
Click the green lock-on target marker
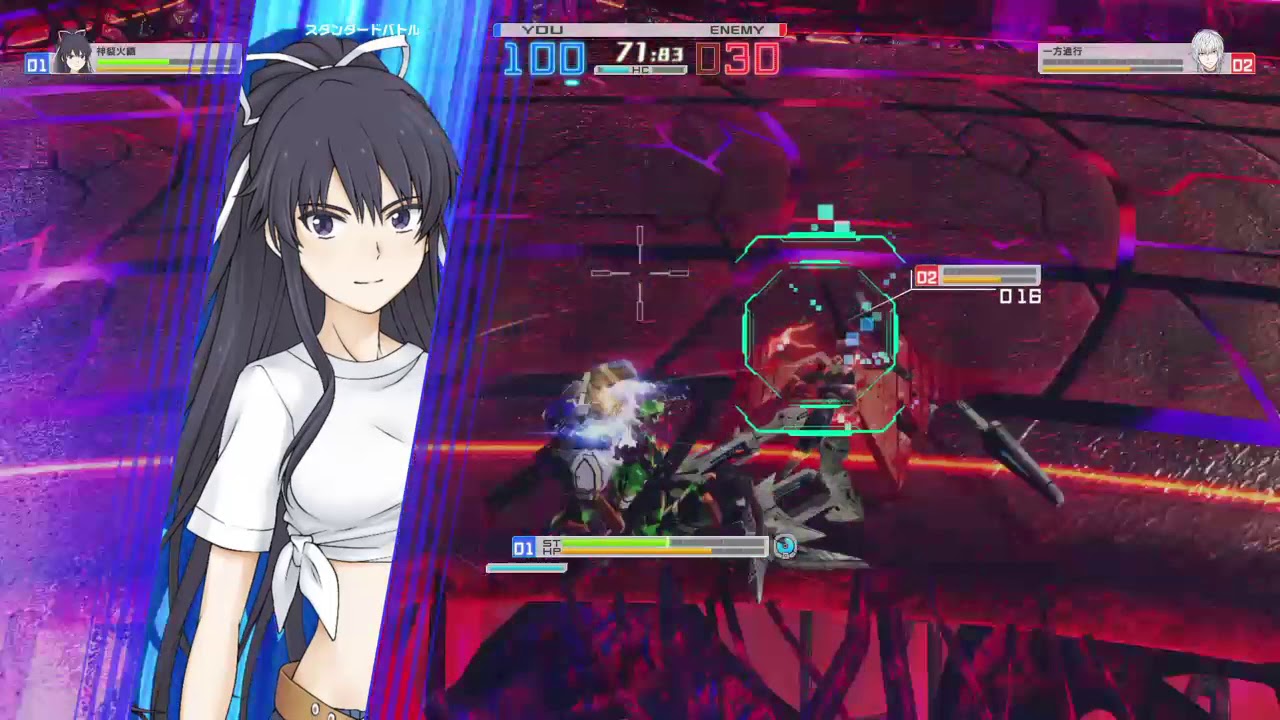820,334
